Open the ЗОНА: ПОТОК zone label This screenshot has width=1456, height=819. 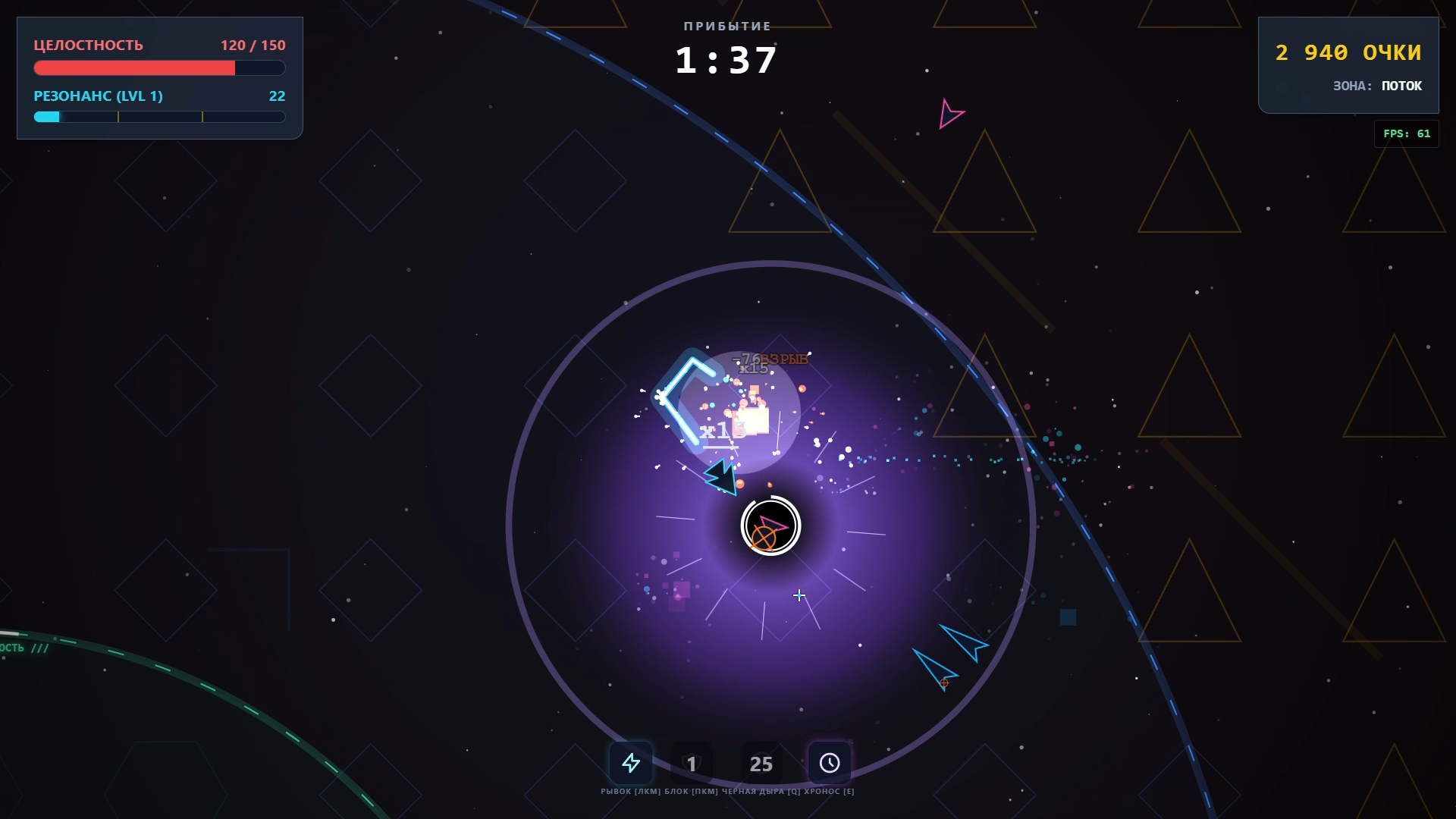pos(1379,86)
